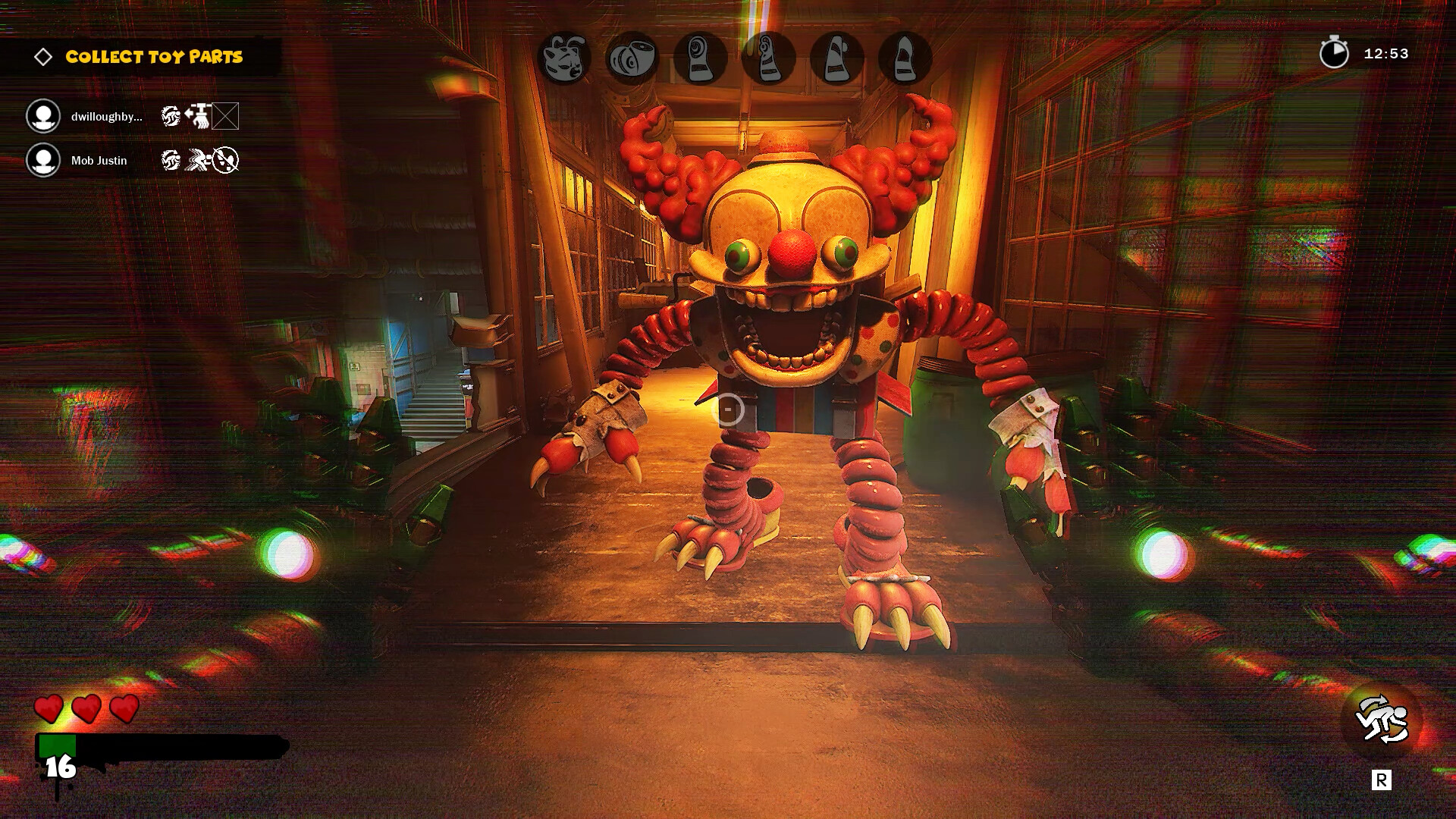1456x819 pixels.
Task: Expand dwilloughby's truncated player name
Action: pos(105,117)
